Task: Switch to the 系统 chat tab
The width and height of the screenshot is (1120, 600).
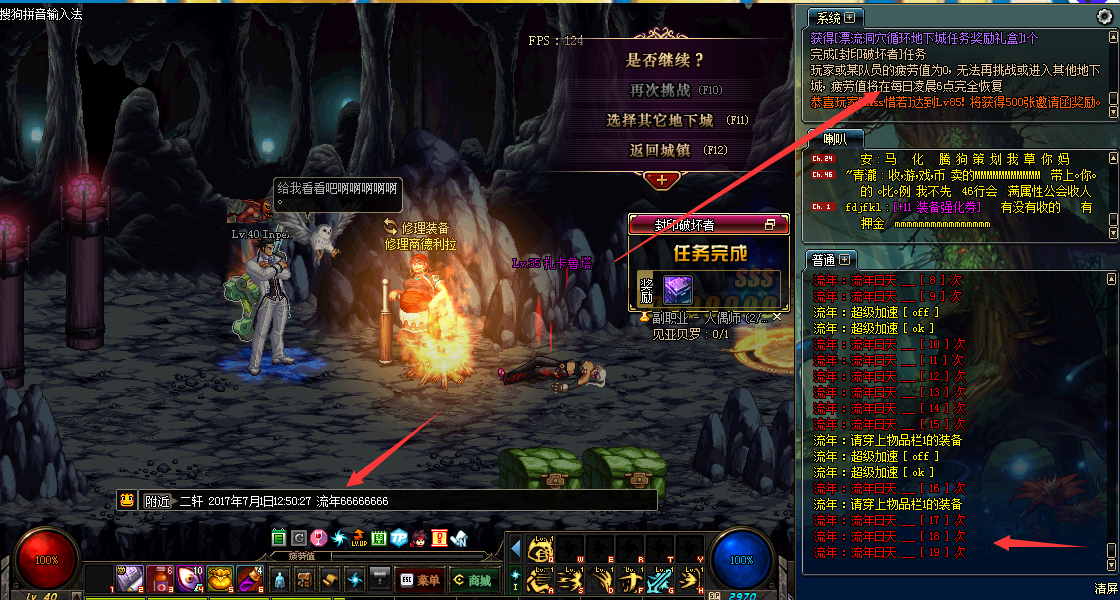Action: click(x=829, y=18)
